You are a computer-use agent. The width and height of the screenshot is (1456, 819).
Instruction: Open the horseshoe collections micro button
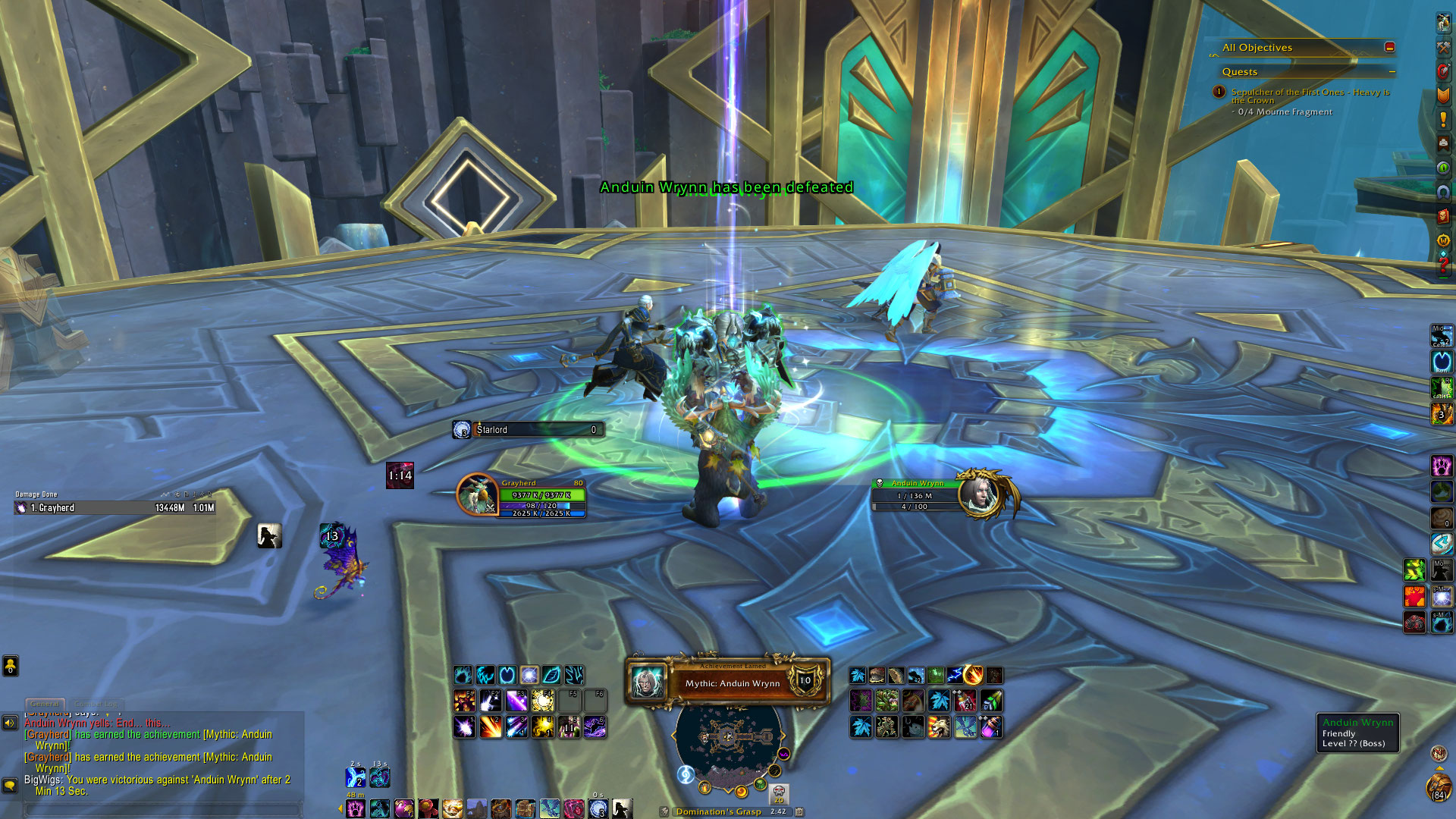(x=1443, y=192)
